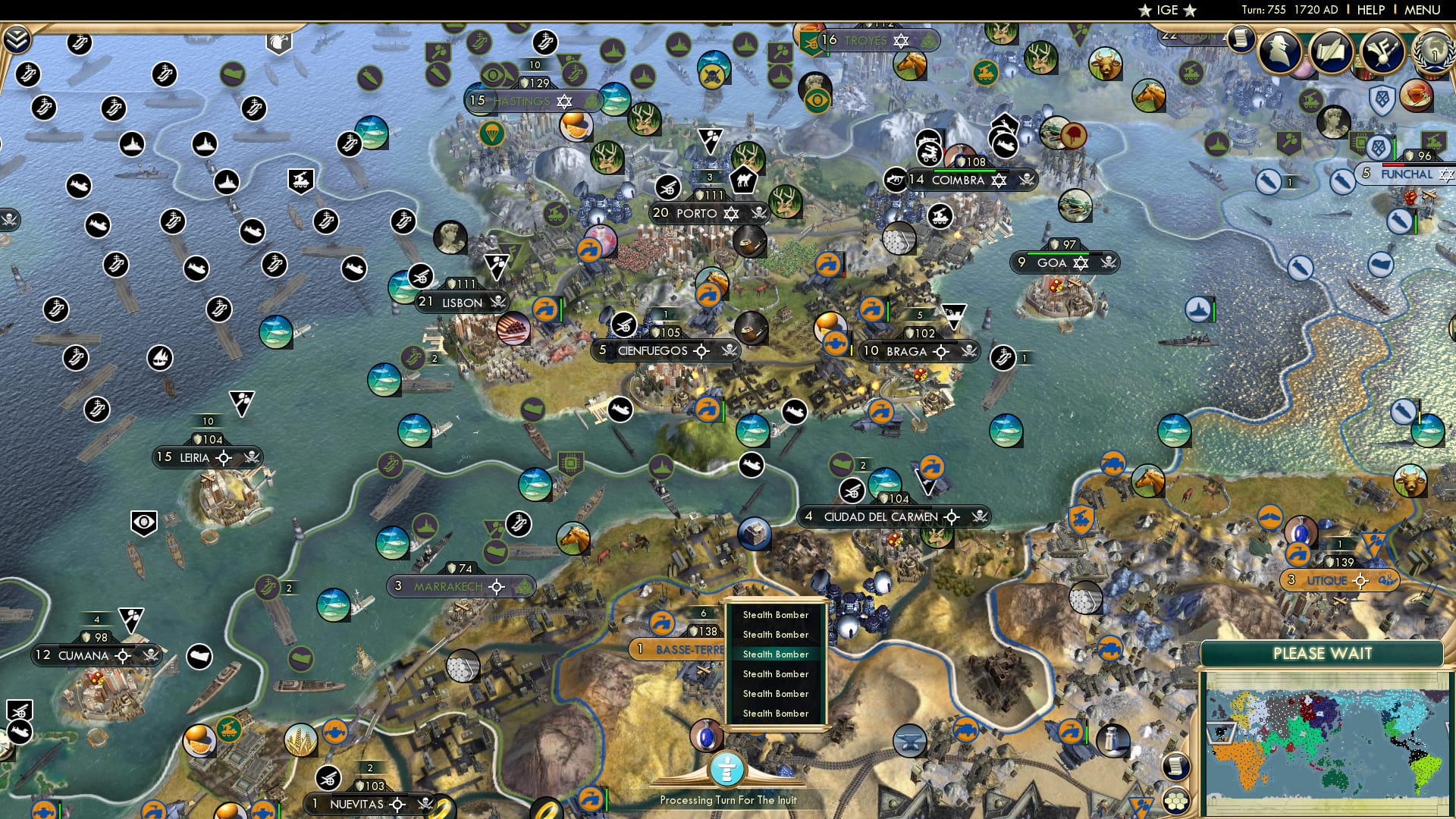The image size is (1456, 819).
Task: Click the star beside the IGE label
Action: 1145,10
